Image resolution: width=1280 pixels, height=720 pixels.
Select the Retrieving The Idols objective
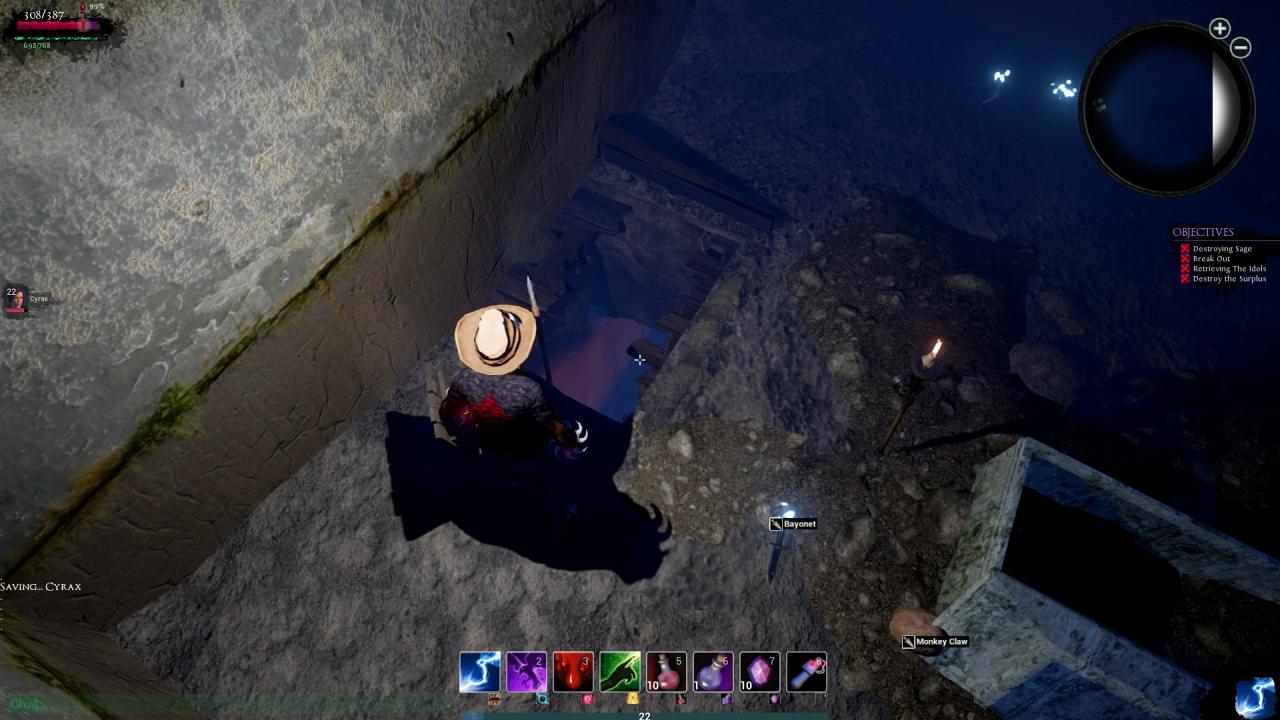point(1229,269)
